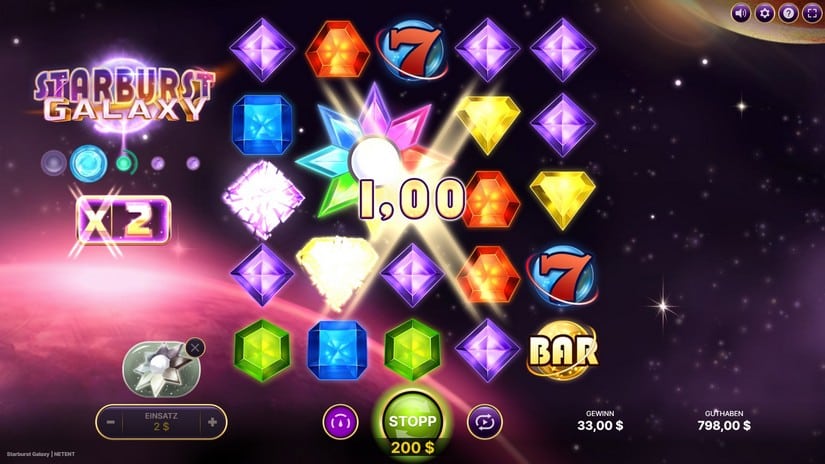This screenshot has height=464, width=825.
Task: Mute sound with the speaker icon
Action: click(741, 13)
